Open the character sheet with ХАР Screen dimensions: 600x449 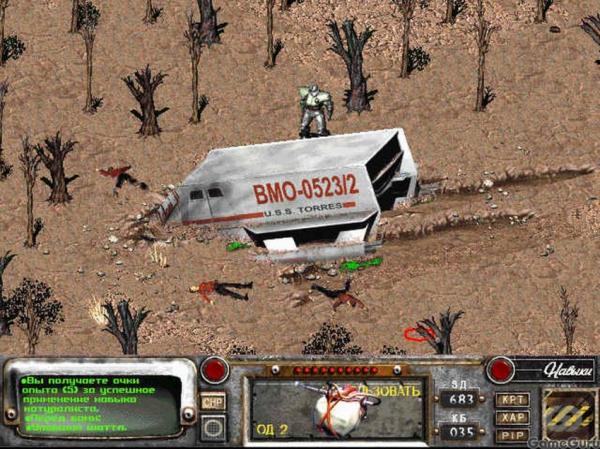point(512,418)
